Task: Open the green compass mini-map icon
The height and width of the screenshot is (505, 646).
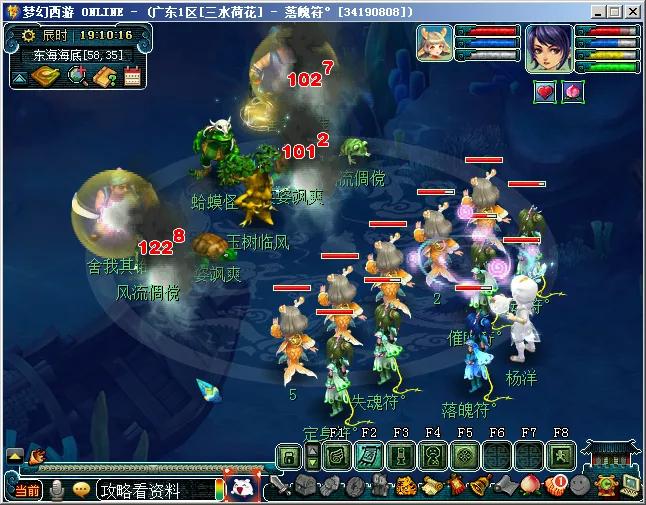Action: coord(47,77)
